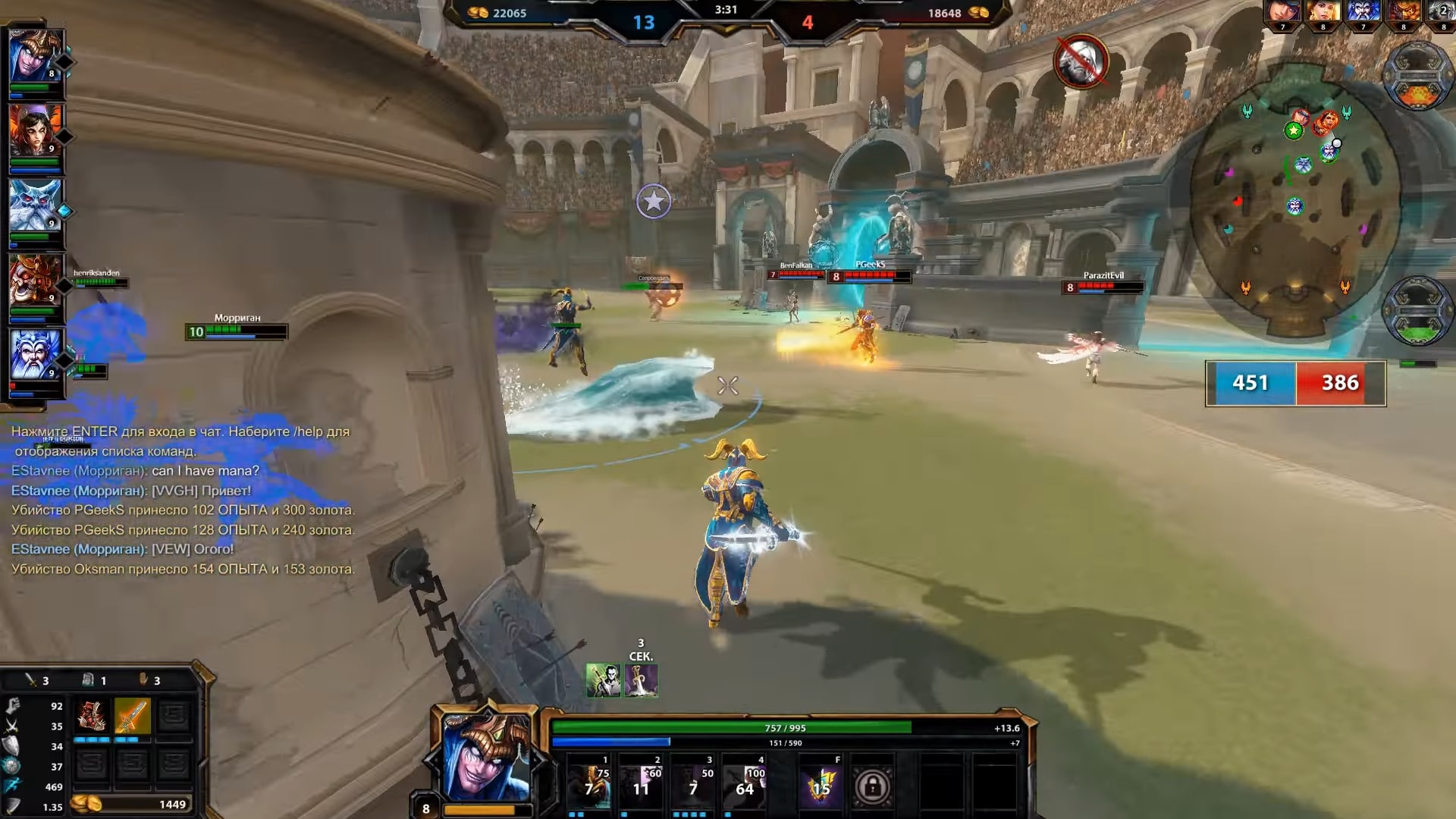
Task: Click the chat log to enter chat
Action: tap(182, 500)
